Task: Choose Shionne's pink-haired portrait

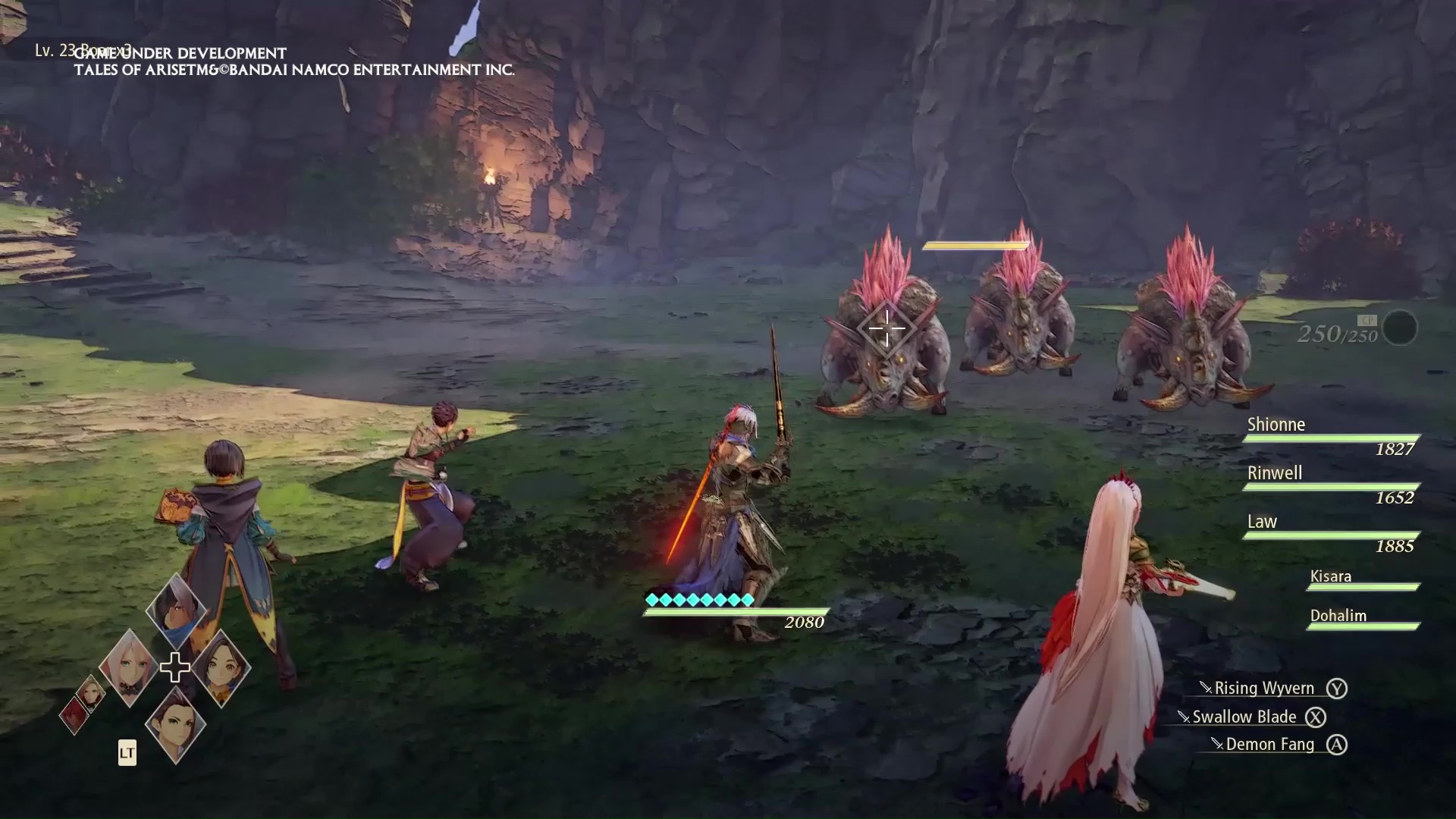Action: [x=127, y=667]
